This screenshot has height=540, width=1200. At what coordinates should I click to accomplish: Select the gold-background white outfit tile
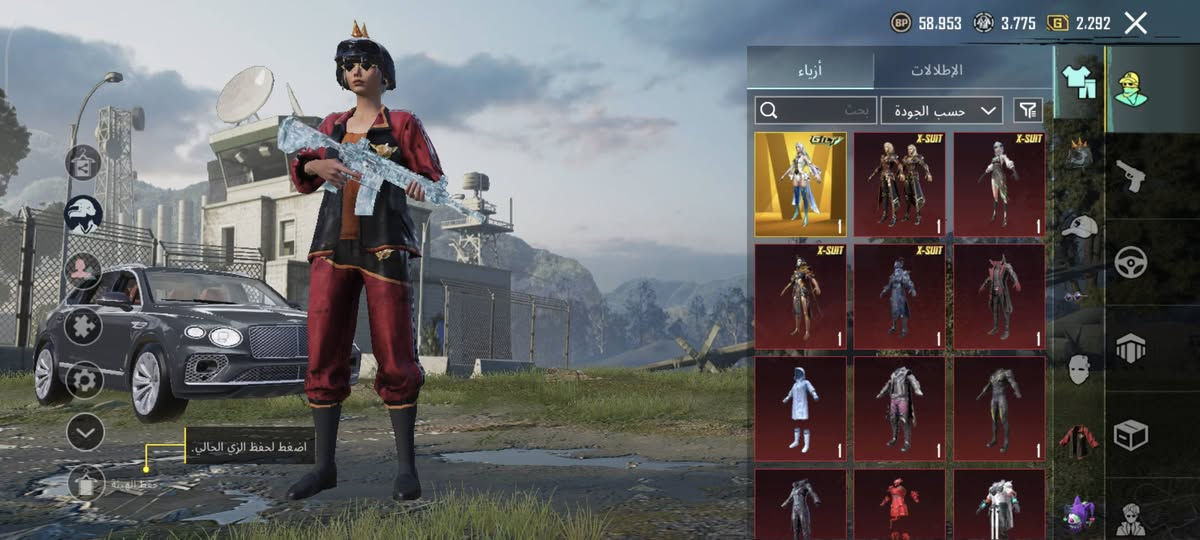(x=800, y=184)
